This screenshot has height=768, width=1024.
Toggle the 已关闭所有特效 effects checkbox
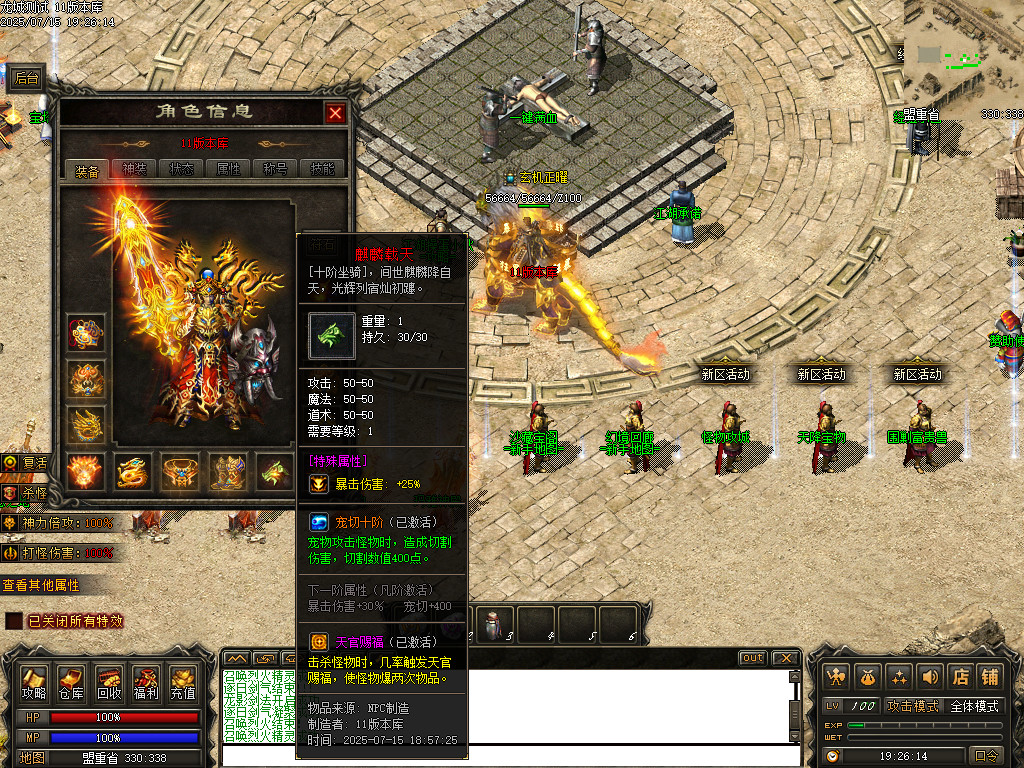click(14, 621)
